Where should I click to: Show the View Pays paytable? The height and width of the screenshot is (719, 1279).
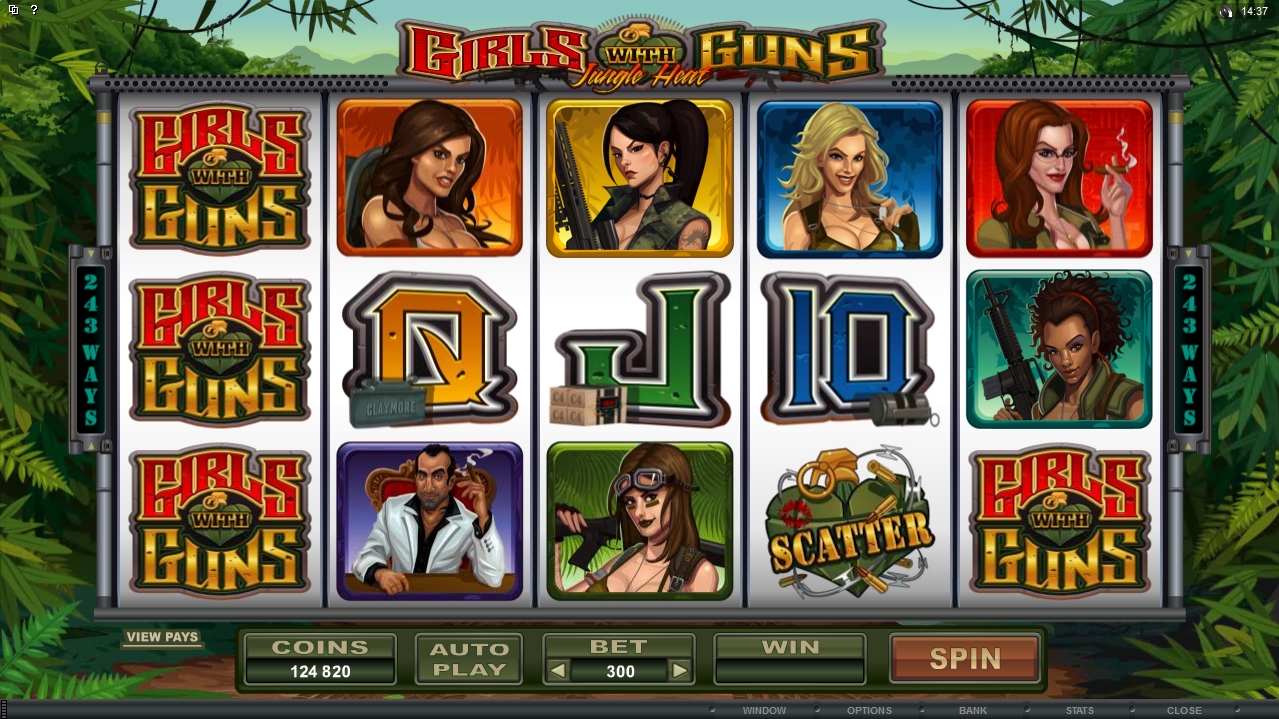tap(162, 637)
